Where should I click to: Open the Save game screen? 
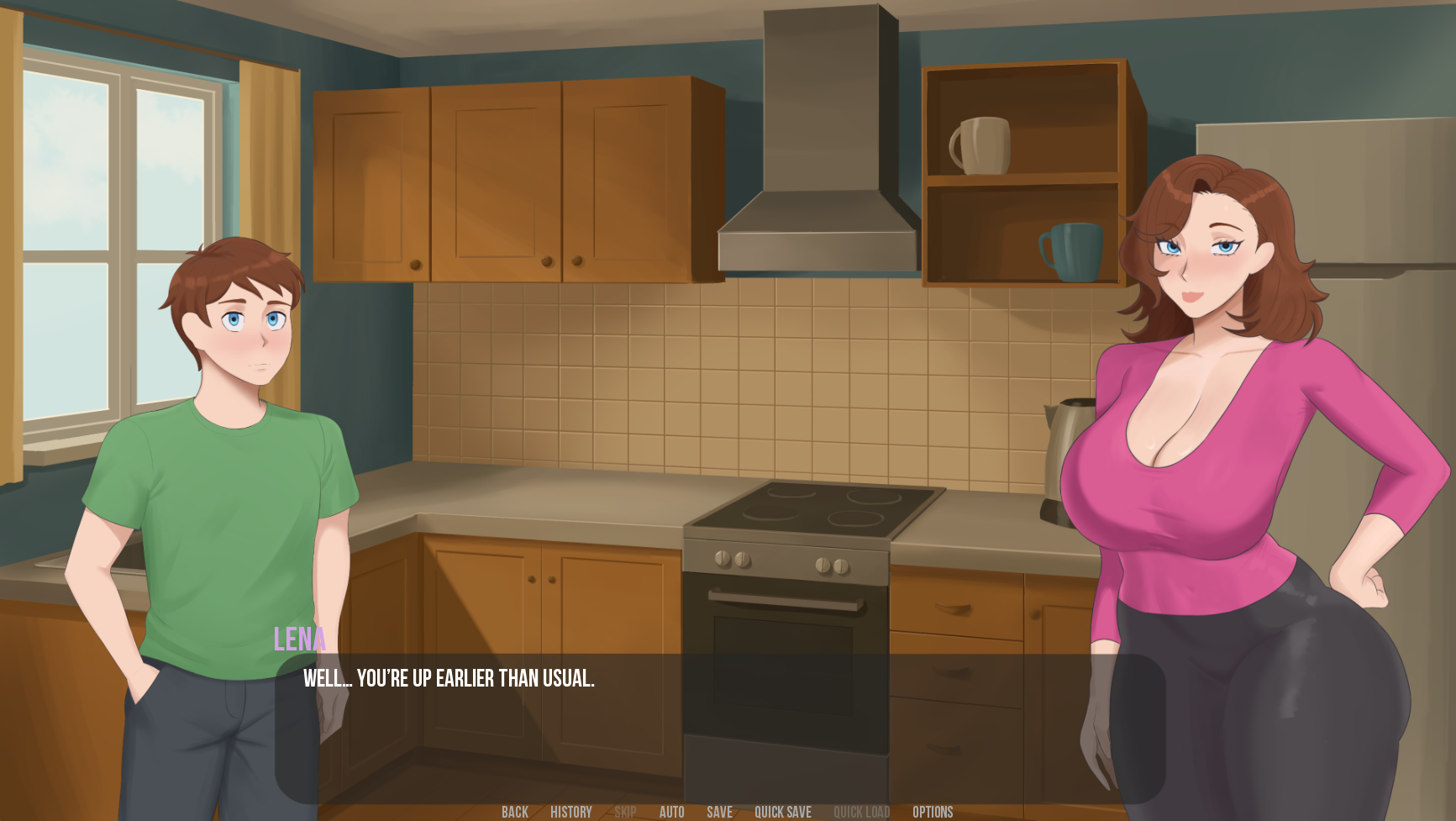[719, 812]
